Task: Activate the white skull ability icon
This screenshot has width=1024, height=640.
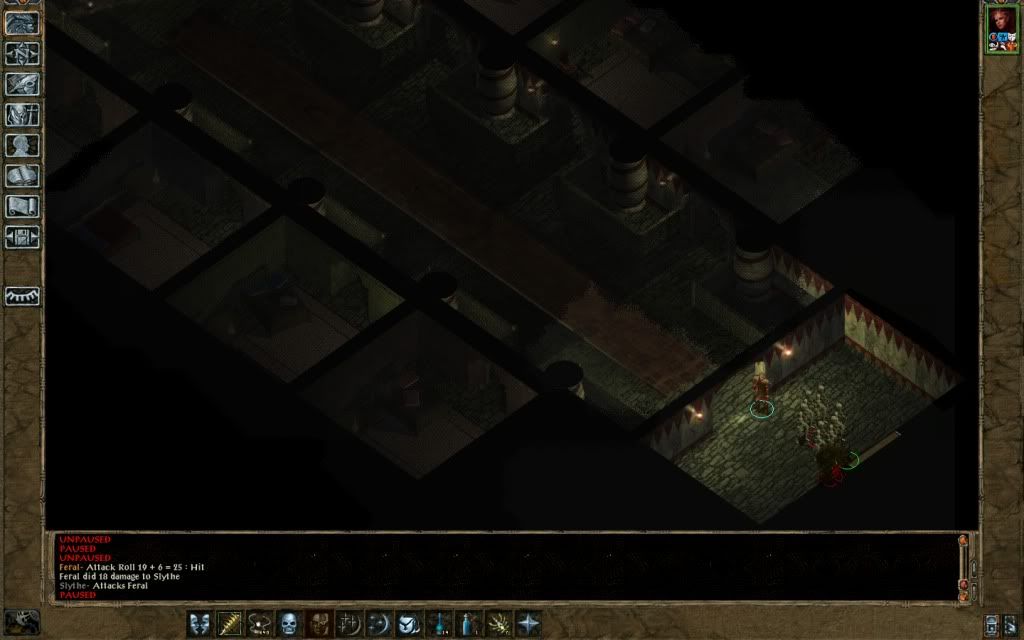Action: click(x=289, y=623)
